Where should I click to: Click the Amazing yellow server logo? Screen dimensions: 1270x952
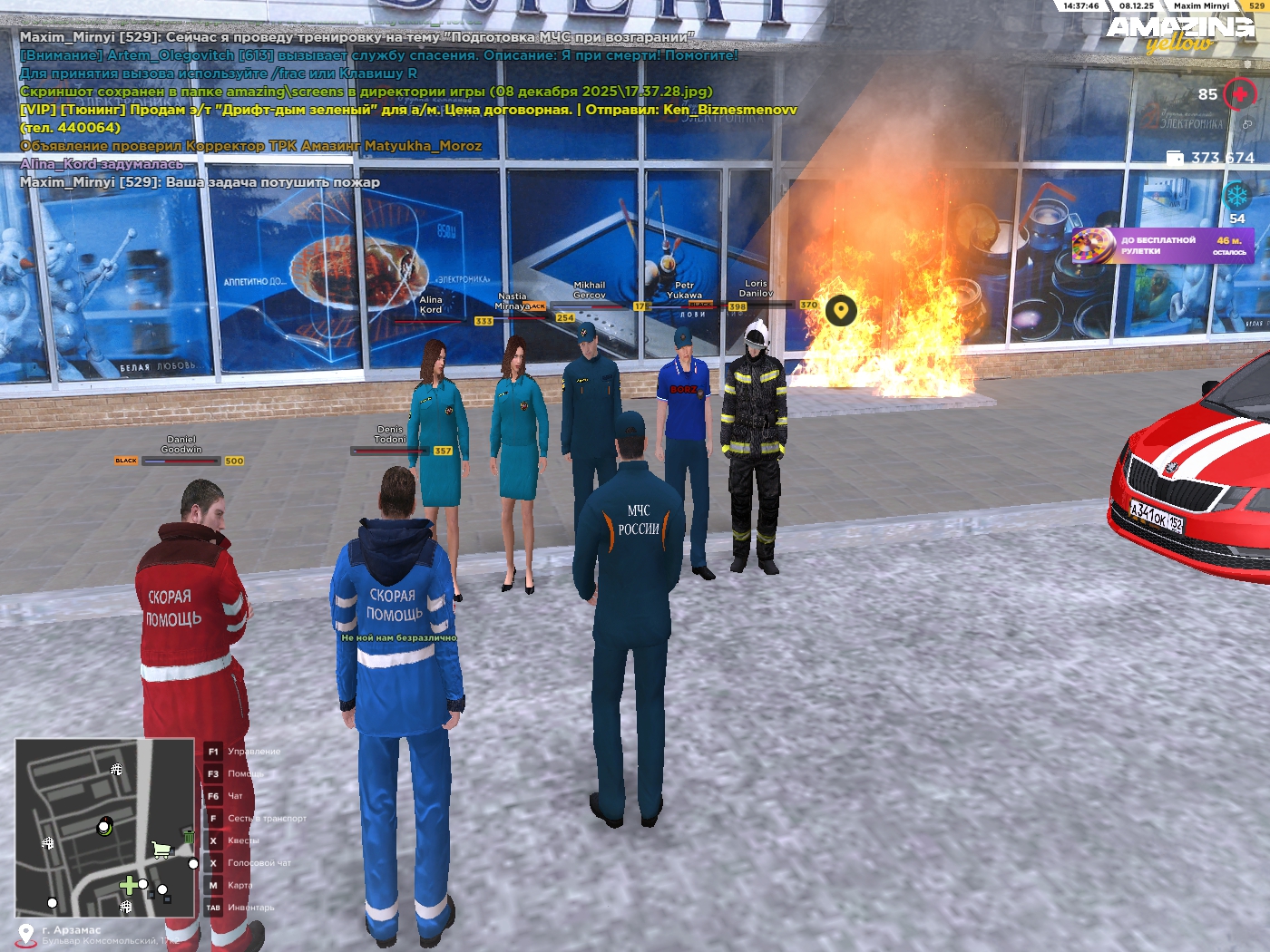1180,34
